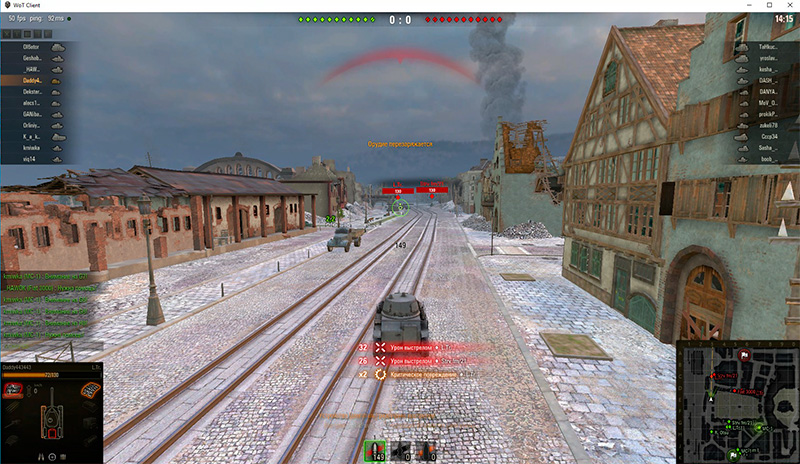
Task: Select the first ammo shell slot
Action: coord(376,452)
